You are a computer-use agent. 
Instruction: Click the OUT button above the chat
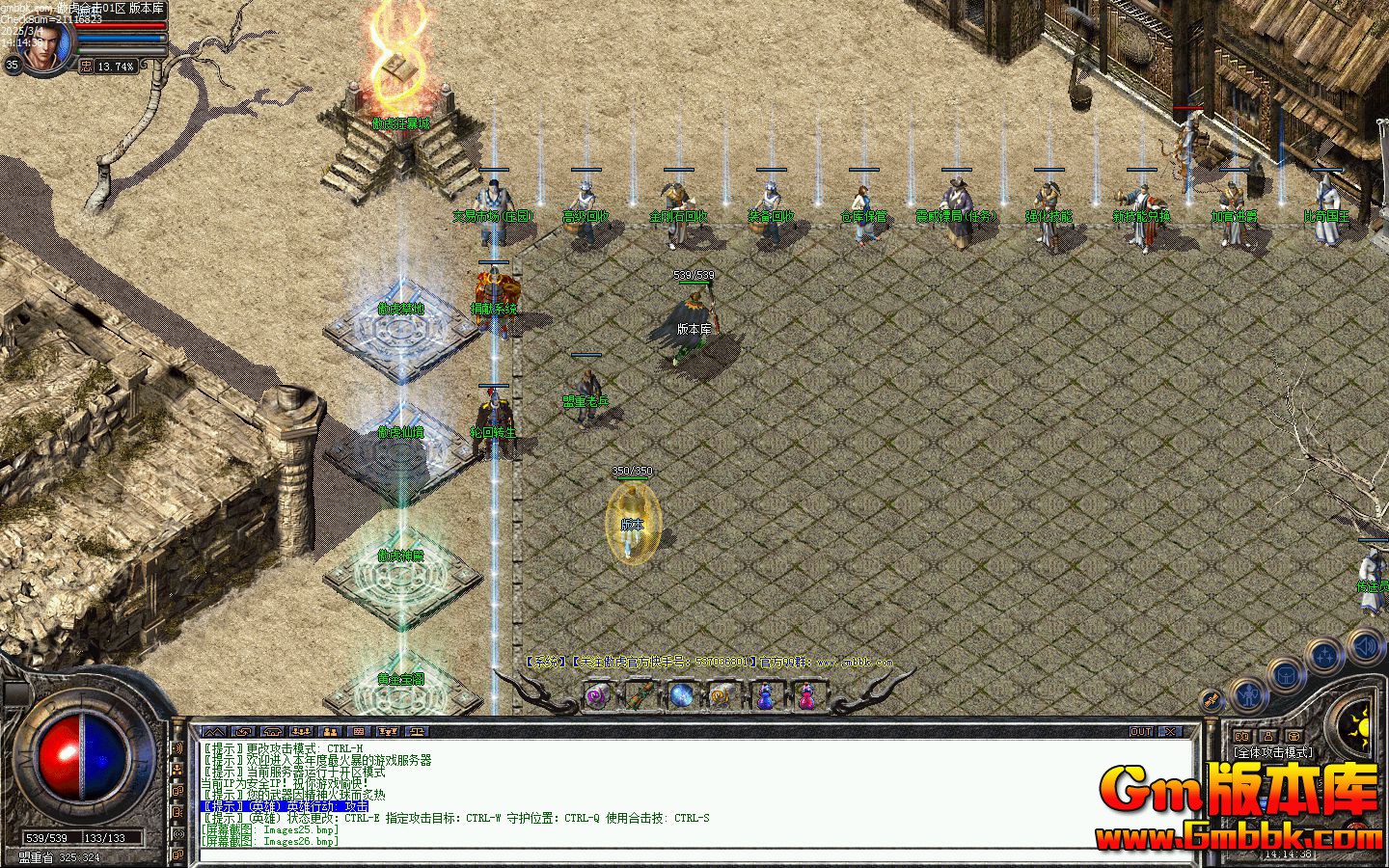click(x=1141, y=731)
